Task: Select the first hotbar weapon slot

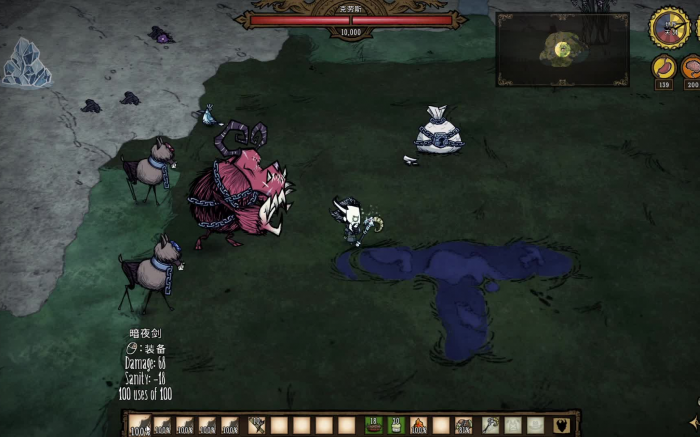Action: (x=139, y=426)
